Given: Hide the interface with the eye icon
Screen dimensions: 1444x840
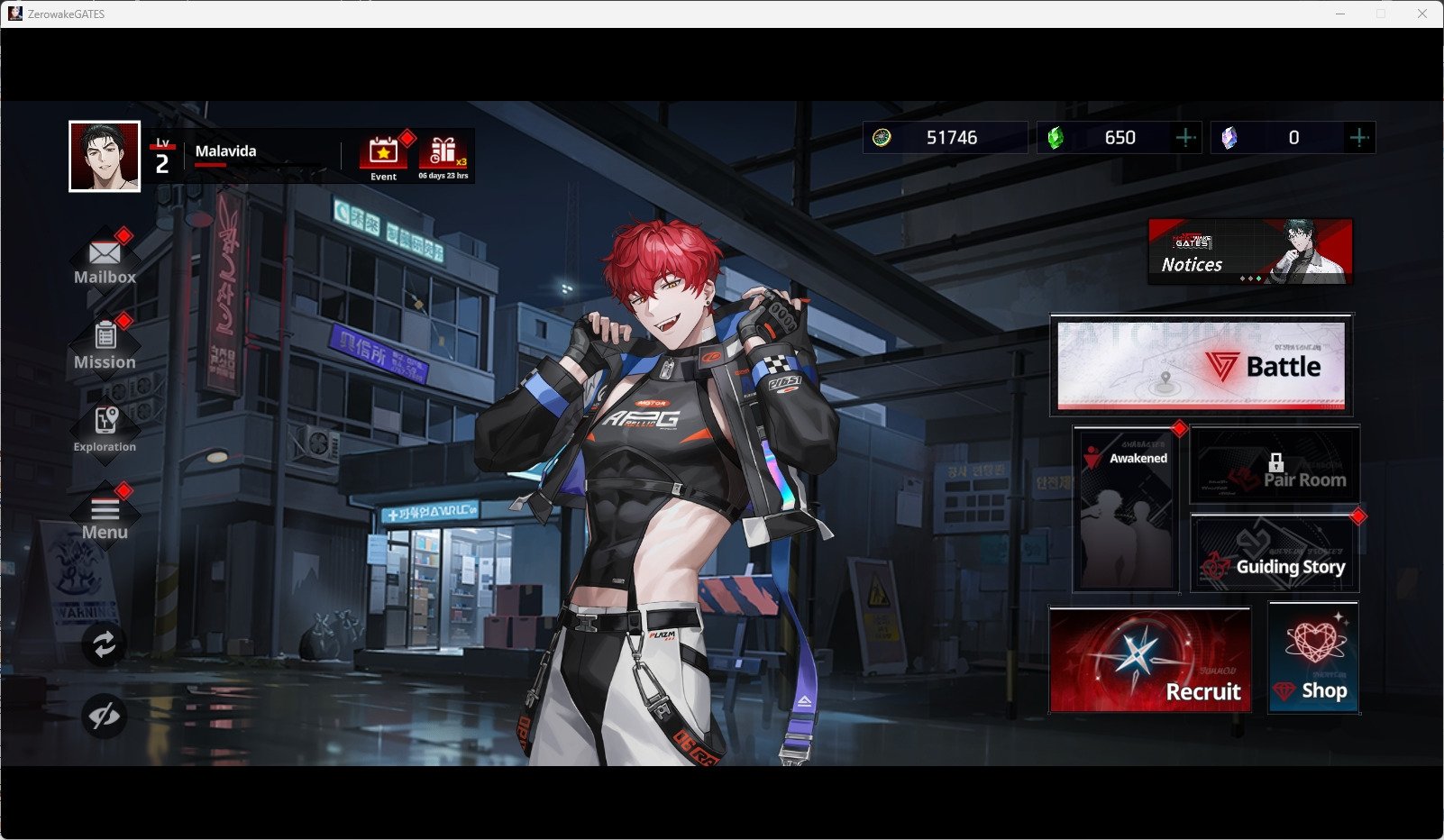Looking at the screenshot, I should pos(105,717).
